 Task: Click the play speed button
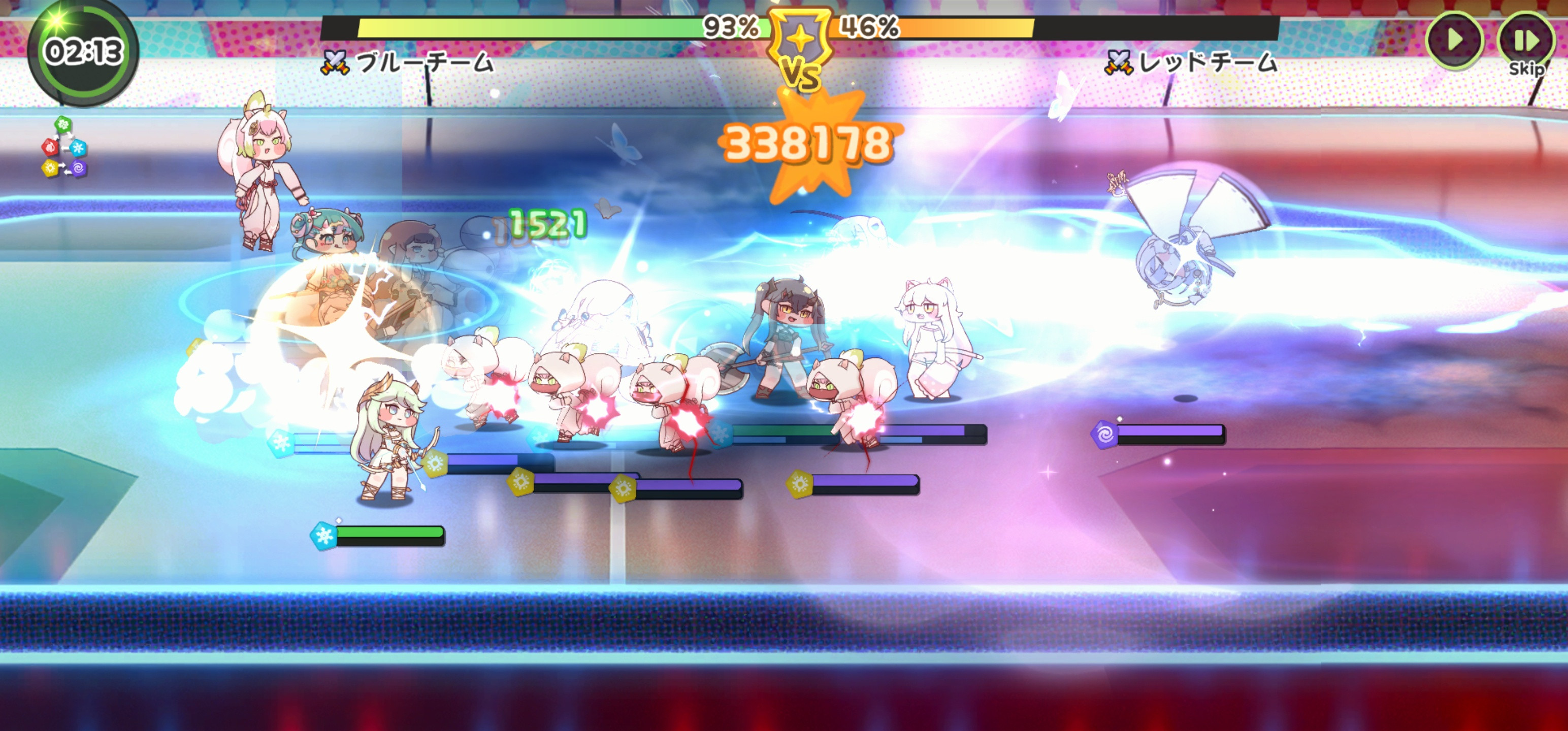pyautogui.click(x=1454, y=40)
